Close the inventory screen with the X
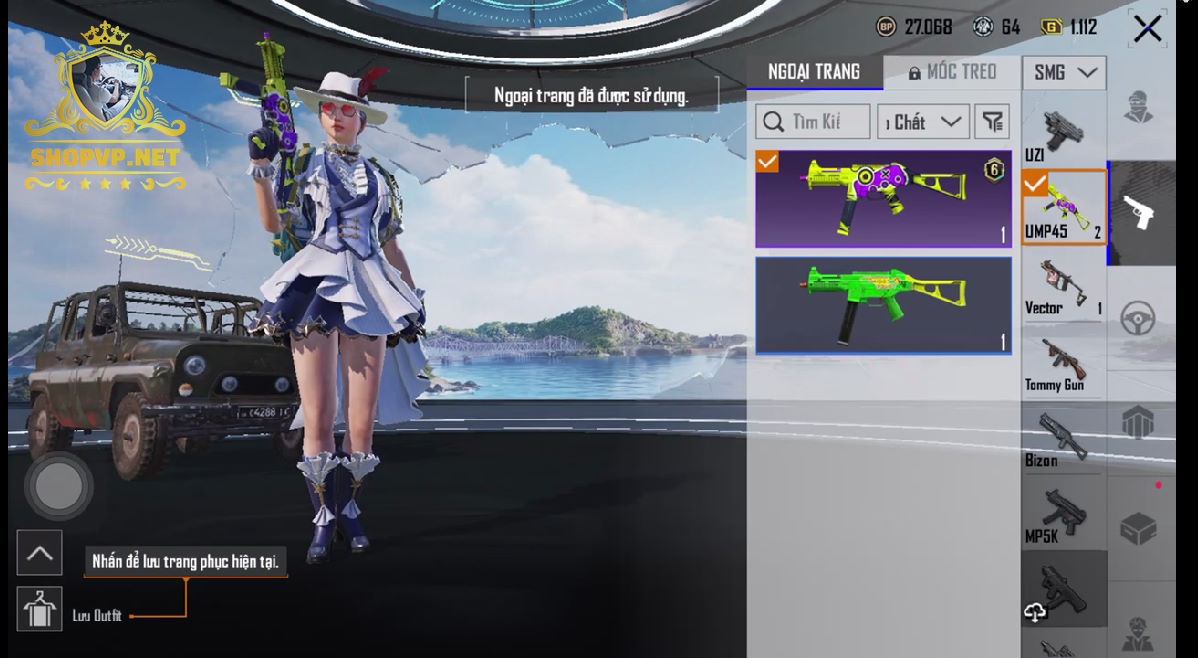Screen dimensions: 1198x658 click(x=1147, y=28)
